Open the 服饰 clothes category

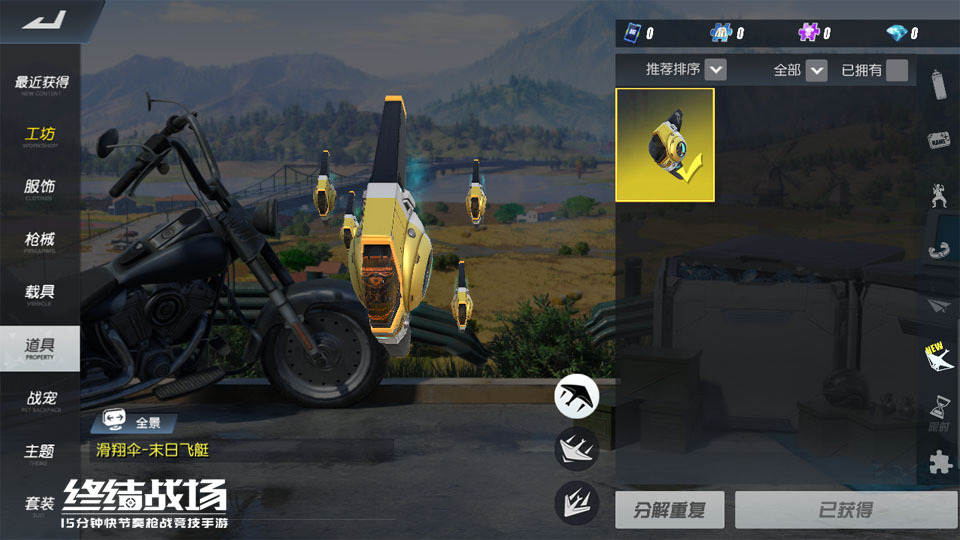tap(40, 189)
